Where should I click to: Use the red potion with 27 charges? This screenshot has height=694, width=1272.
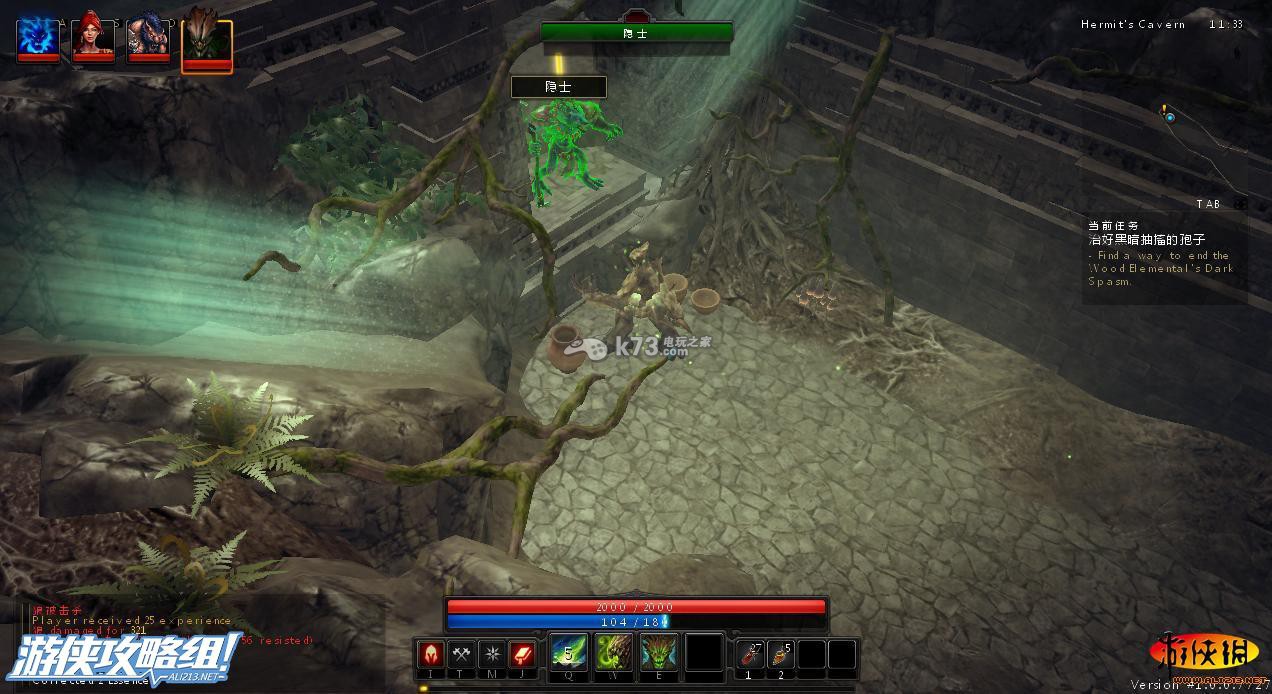750,654
